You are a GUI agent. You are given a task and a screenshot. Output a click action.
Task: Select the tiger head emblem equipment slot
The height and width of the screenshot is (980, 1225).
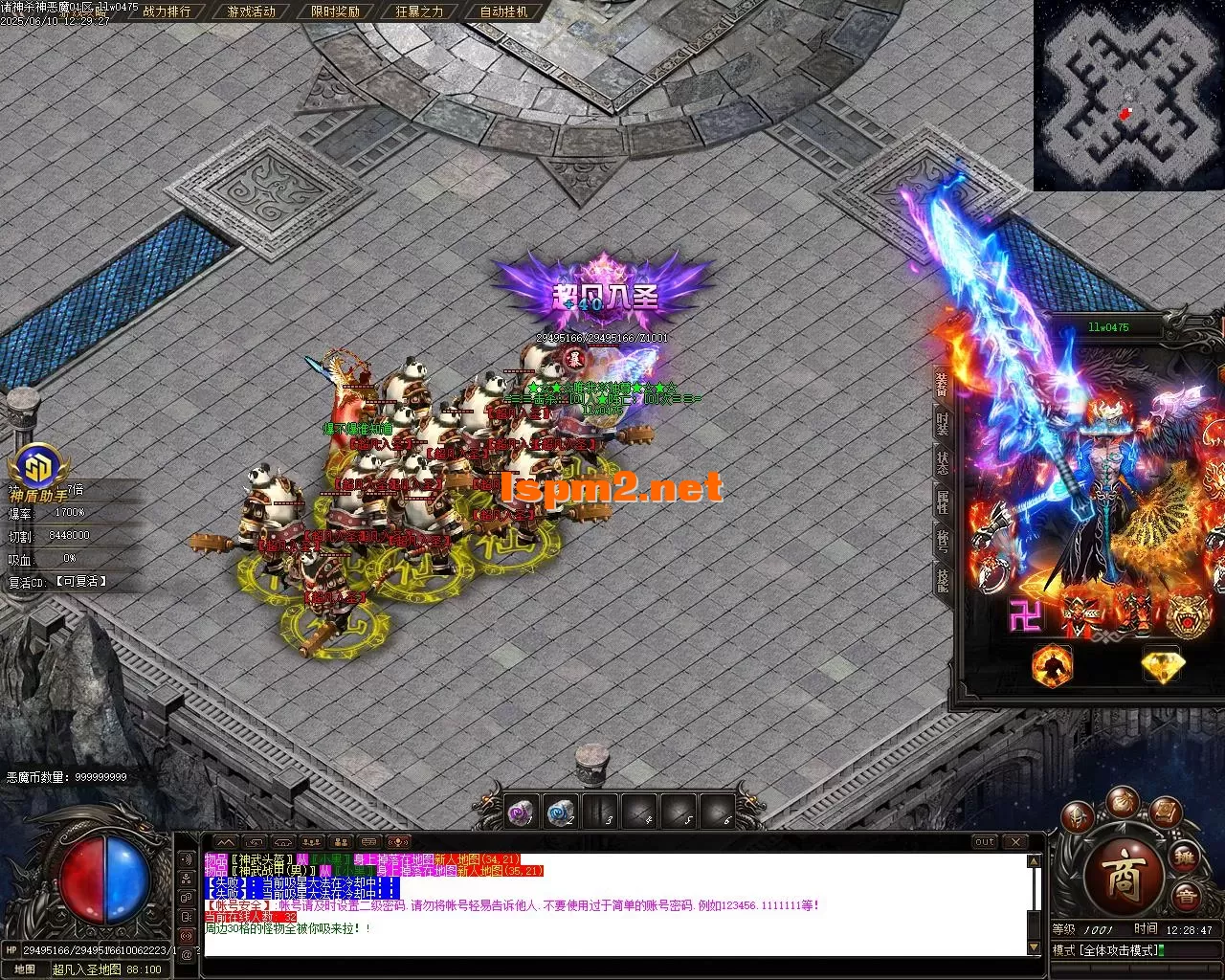[x=1187, y=616]
